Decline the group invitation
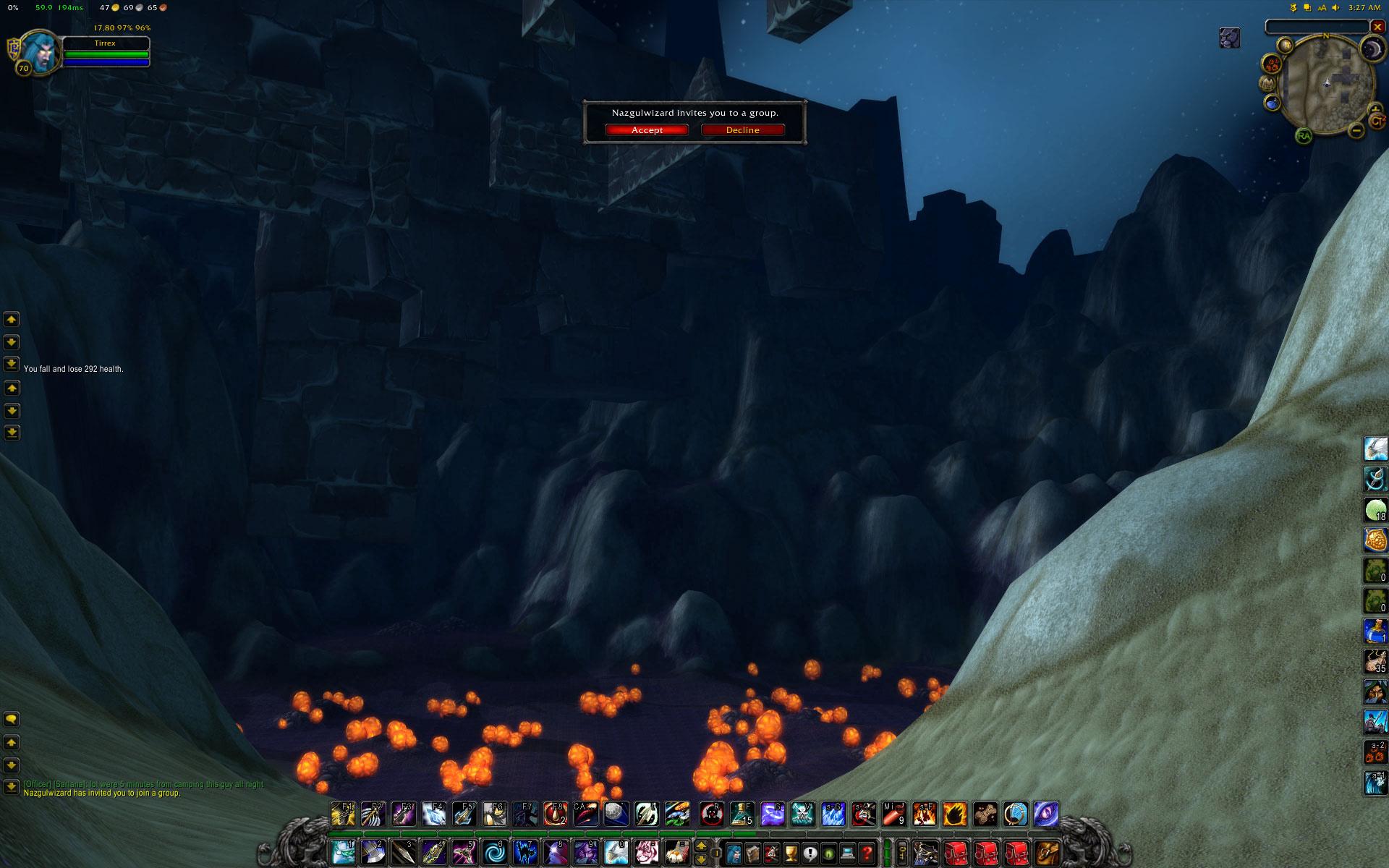The image size is (1389, 868). [x=742, y=130]
